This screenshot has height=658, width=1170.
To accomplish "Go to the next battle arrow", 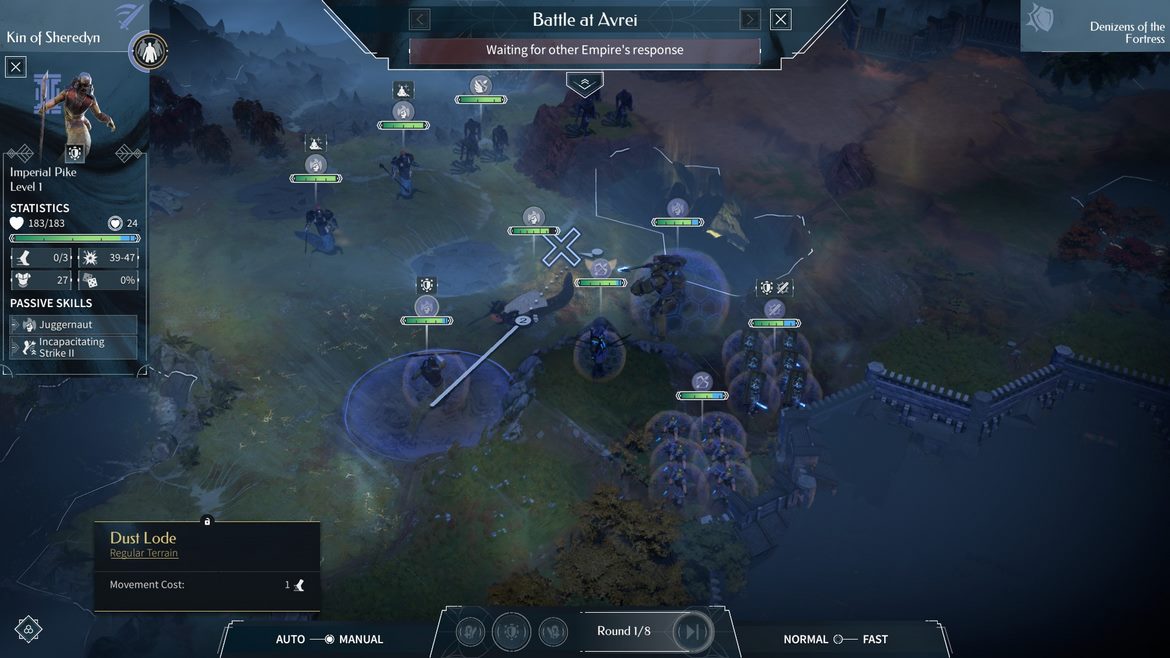I will point(750,19).
